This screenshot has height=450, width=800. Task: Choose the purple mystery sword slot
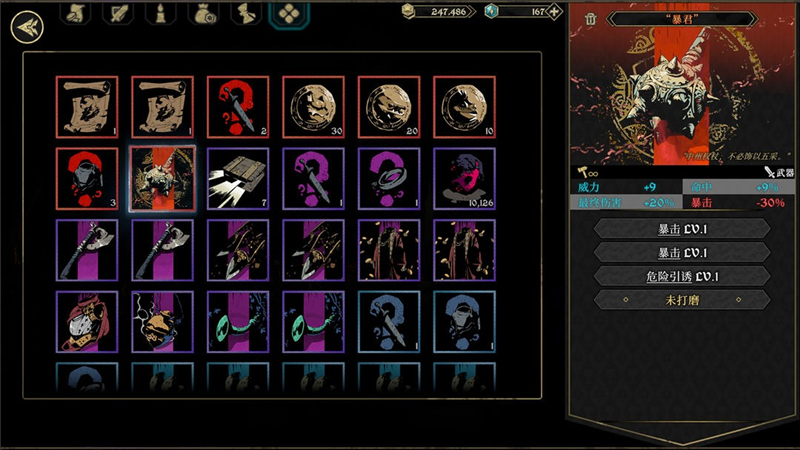coord(313,179)
